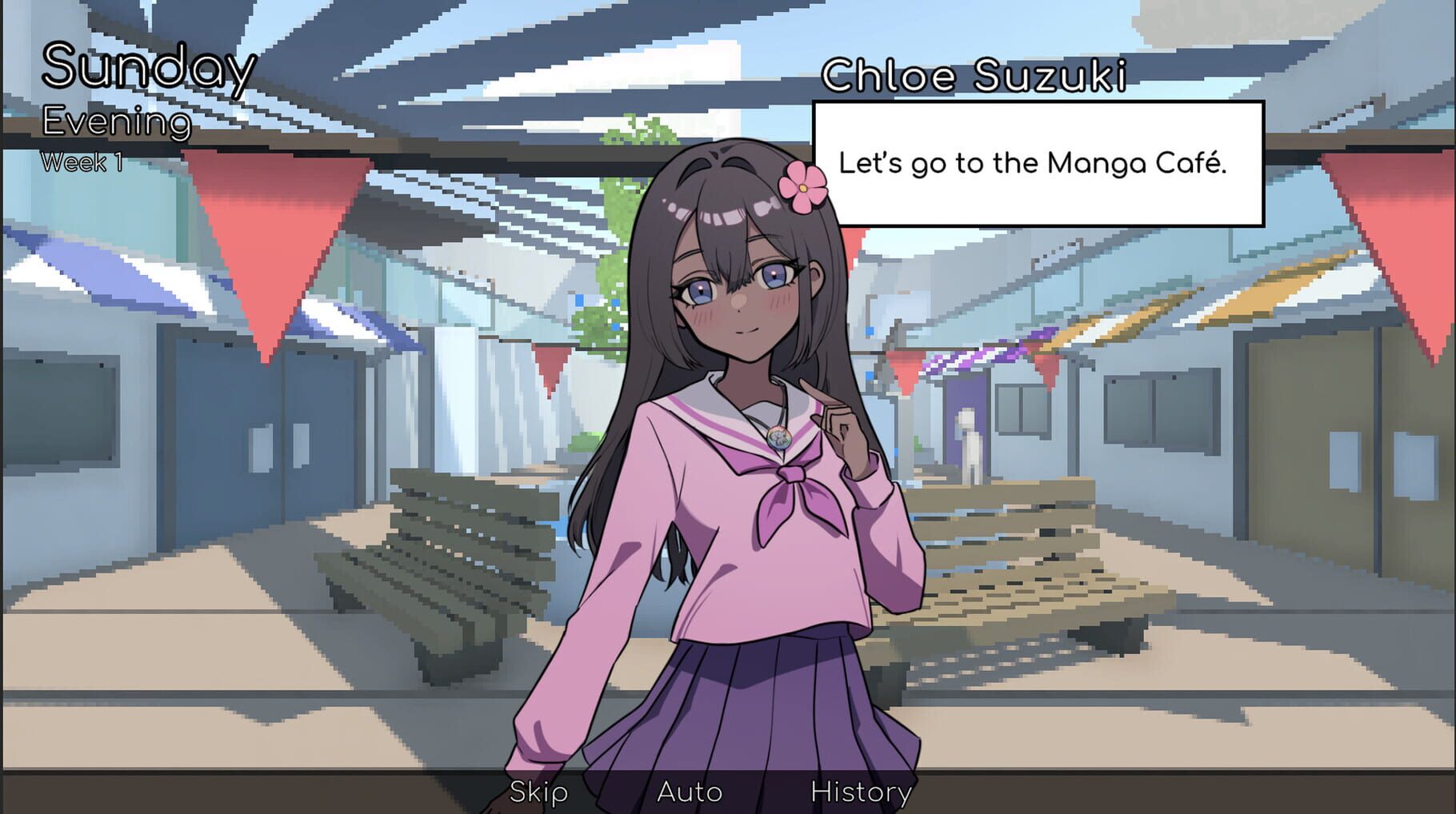This screenshot has height=814, width=1456.
Task: Open the History log of past dialogue
Action: tap(858, 792)
